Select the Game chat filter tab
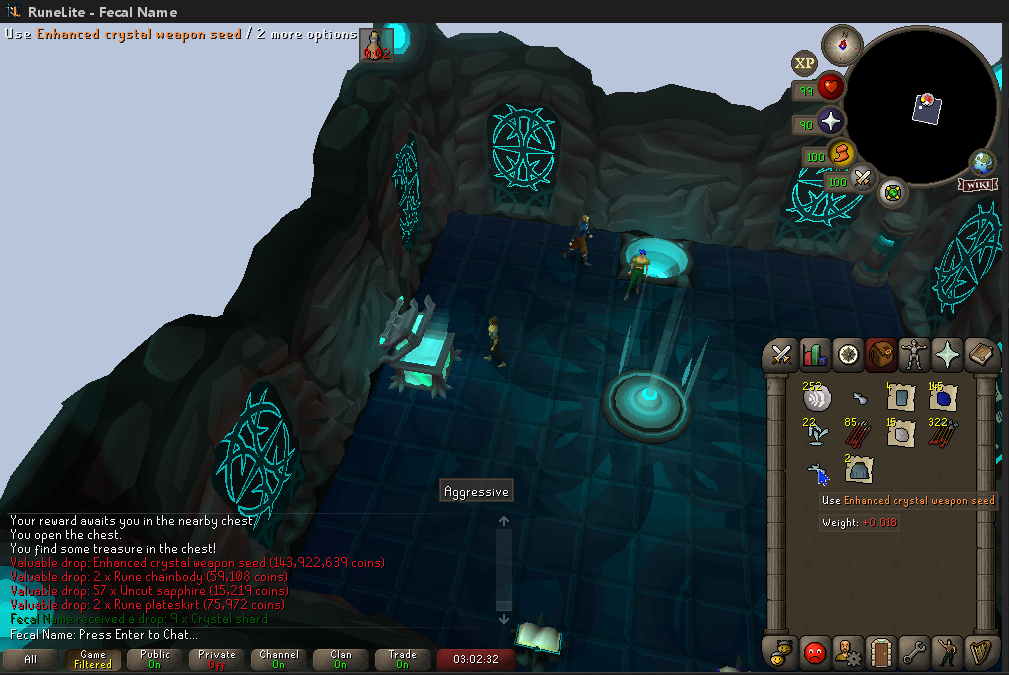Screen dimensions: 1009x675 click(x=93, y=660)
